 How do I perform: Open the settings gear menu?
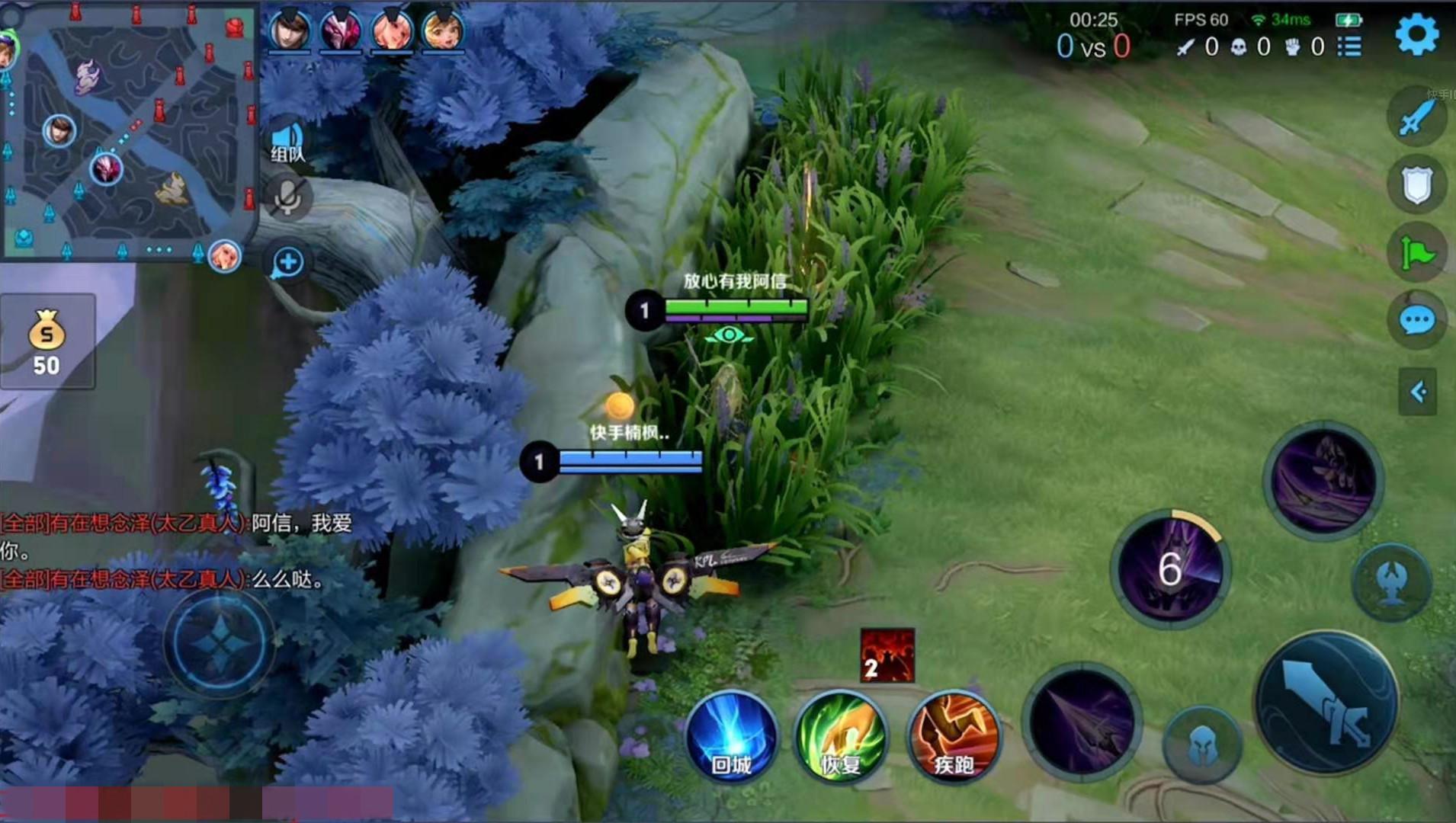1416,34
